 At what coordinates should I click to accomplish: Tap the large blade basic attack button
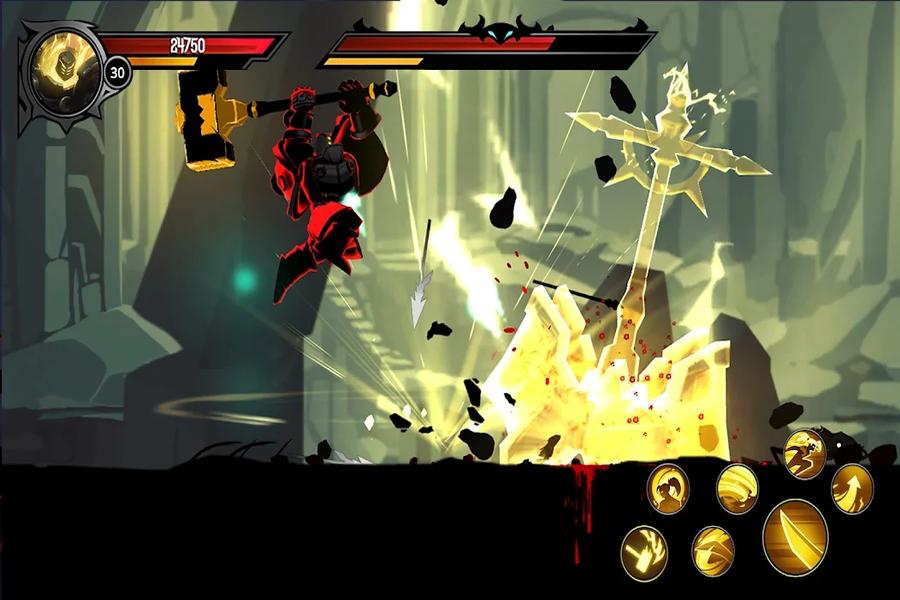[795, 537]
